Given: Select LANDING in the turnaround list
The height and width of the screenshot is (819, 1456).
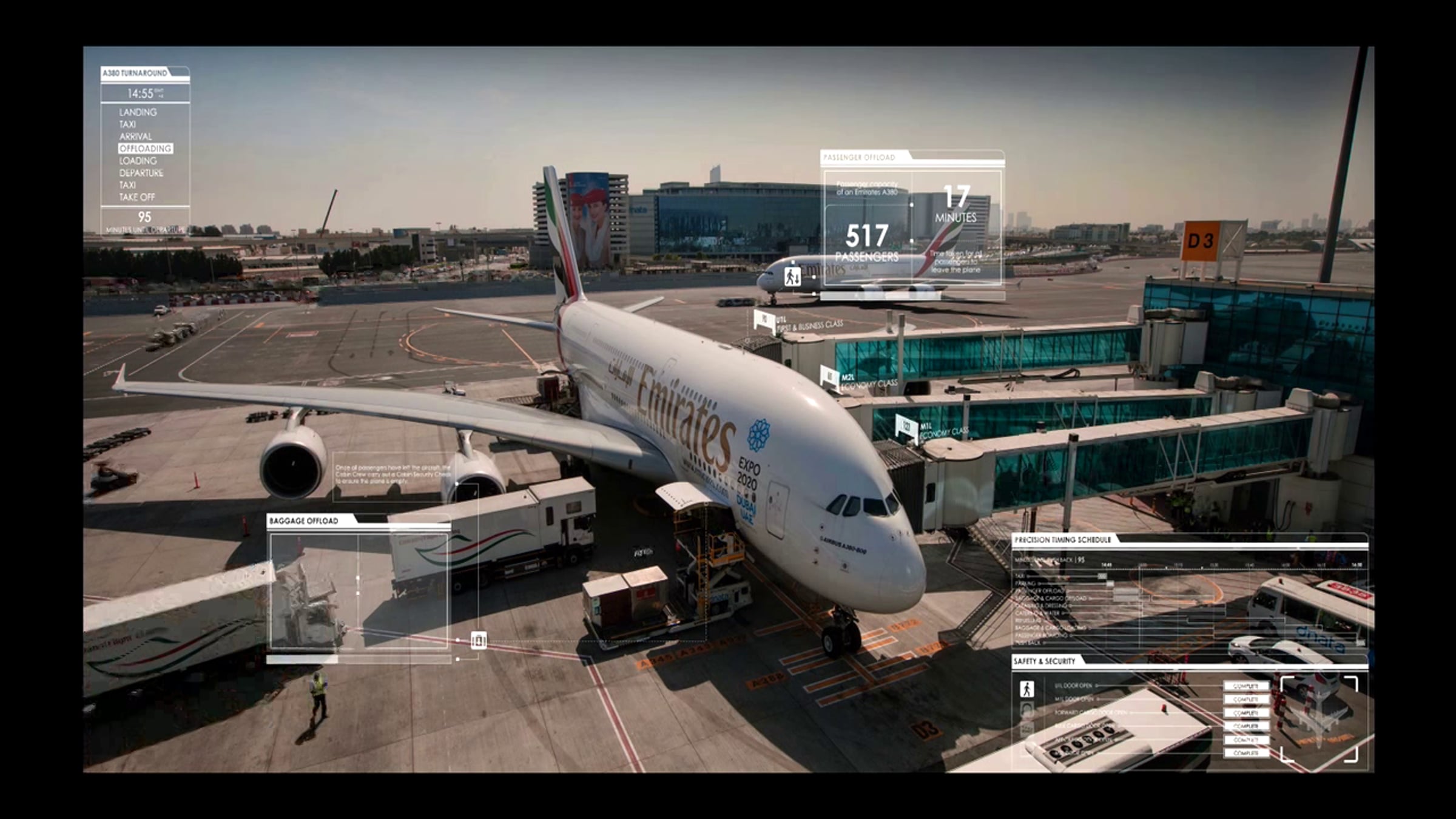Looking at the screenshot, I should (x=138, y=112).
